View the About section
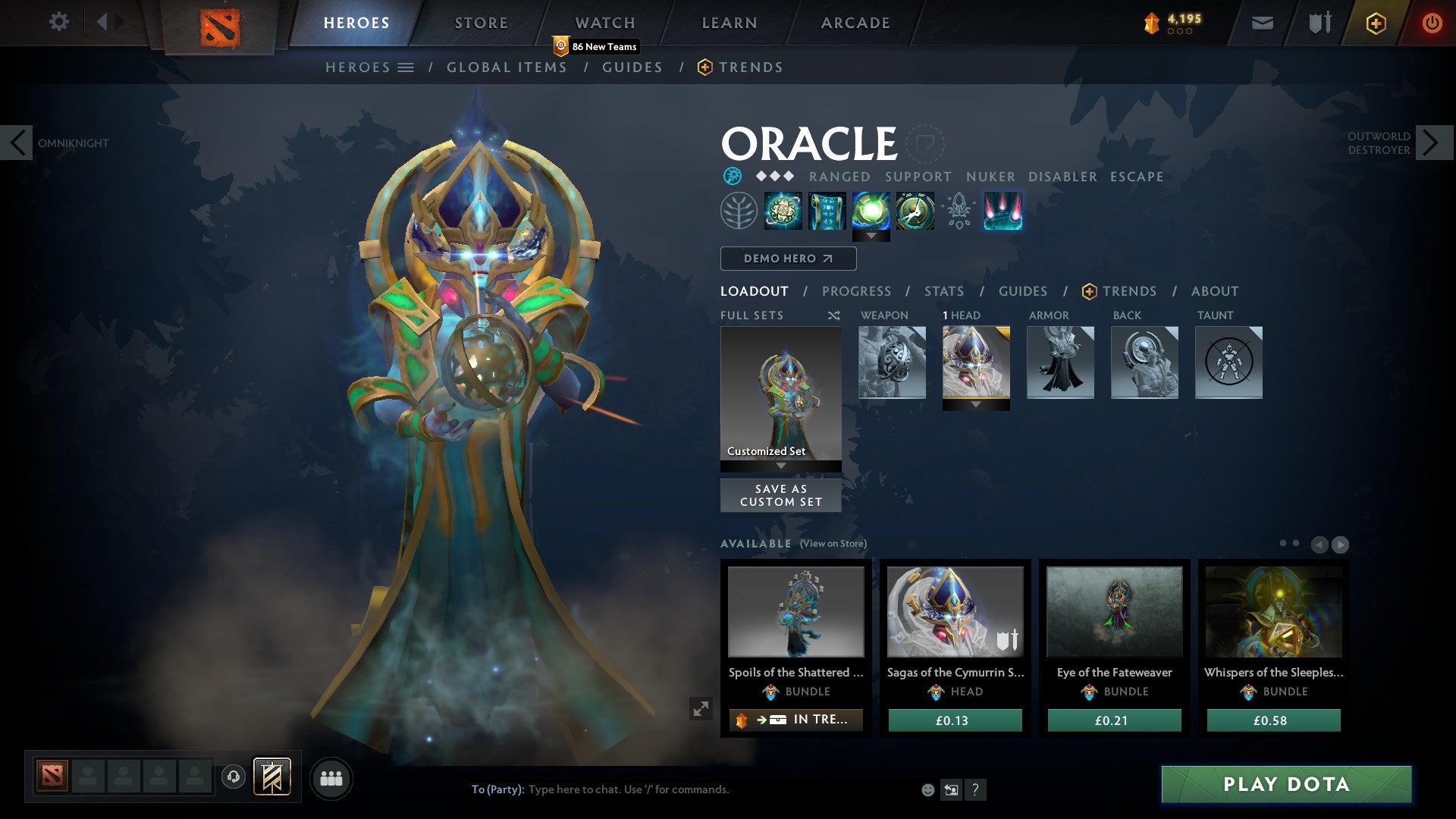 pyautogui.click(x=1215, y=291)
